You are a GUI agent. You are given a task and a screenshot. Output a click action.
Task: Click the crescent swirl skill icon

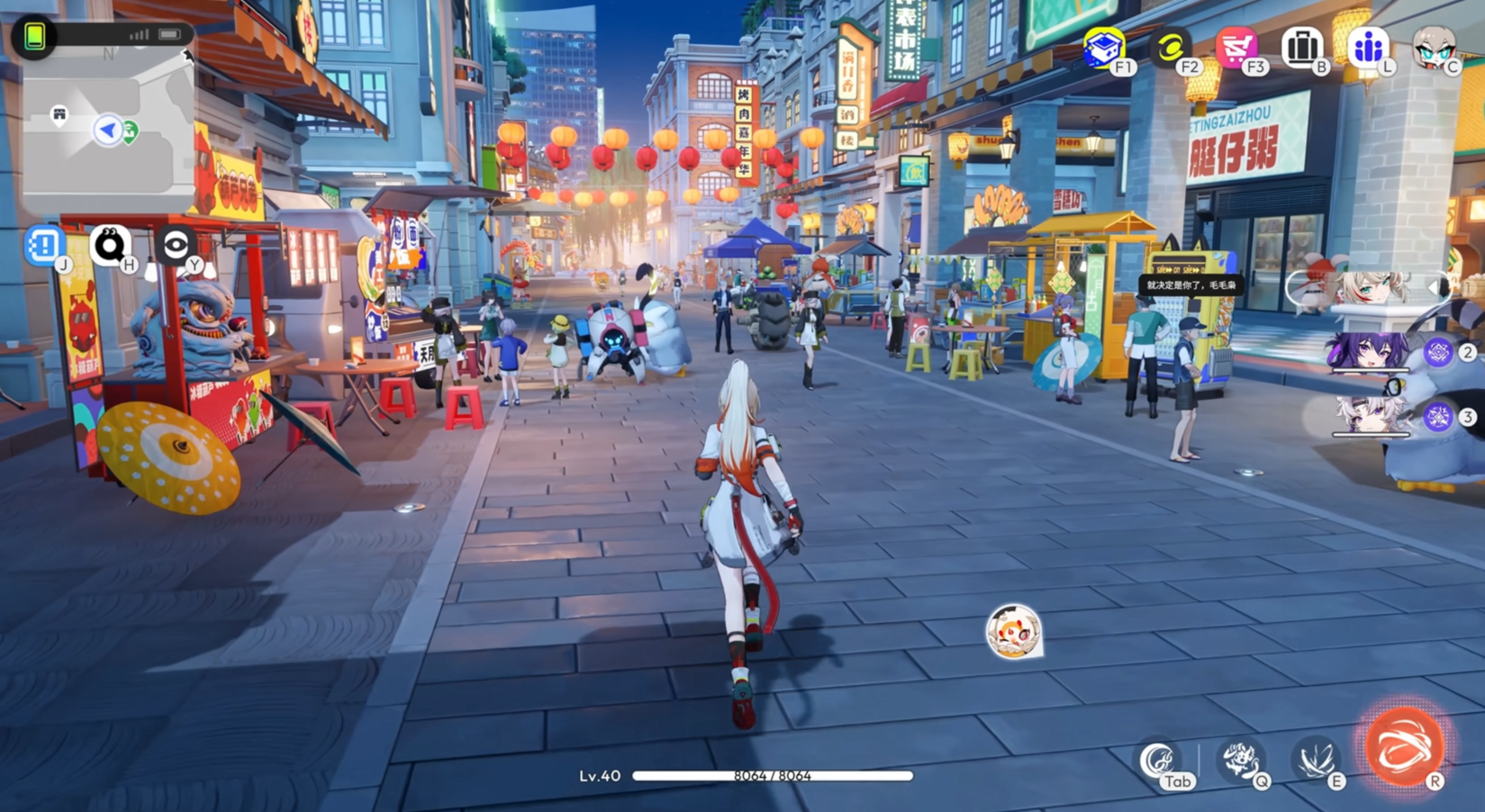pos(1158,762)
